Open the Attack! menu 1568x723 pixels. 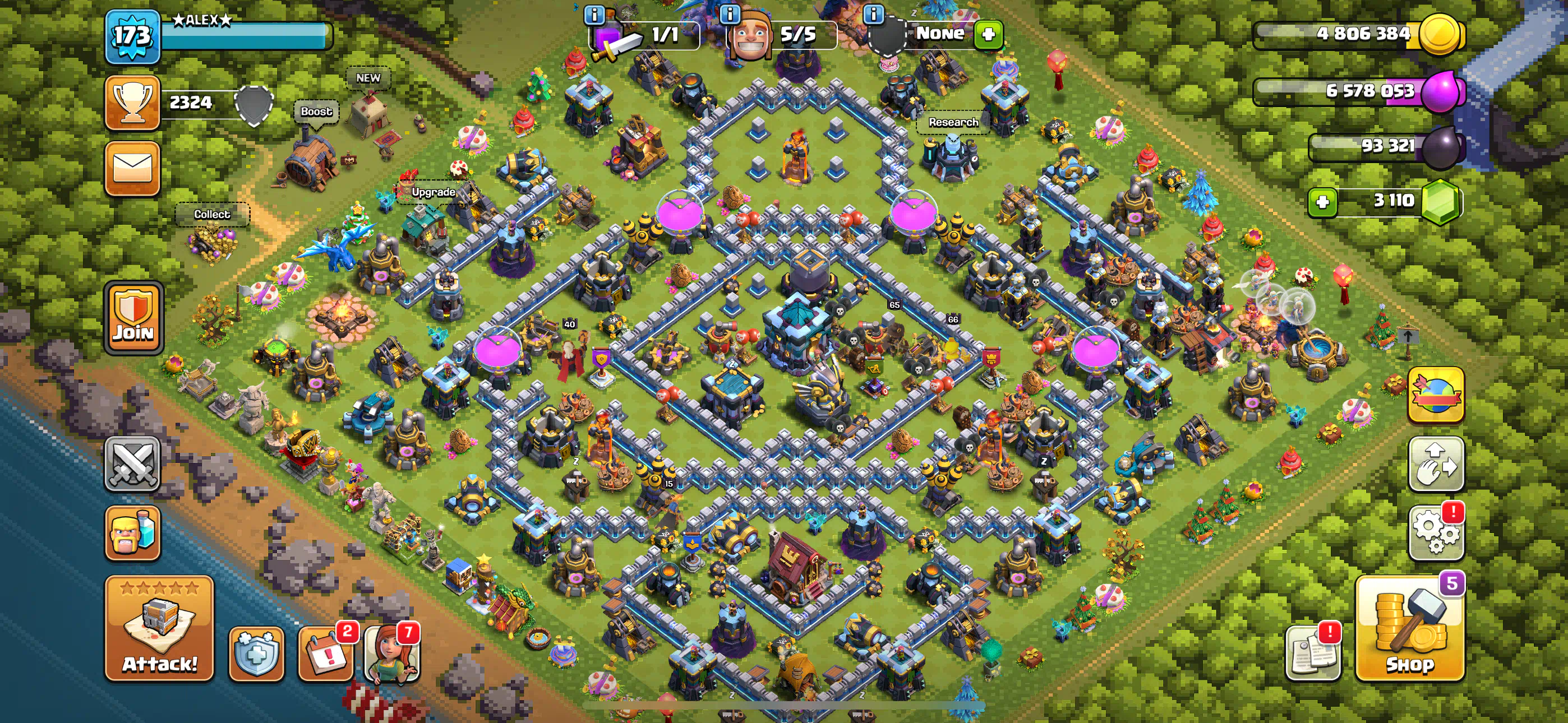pyautogui.click(x=159, y=628)
